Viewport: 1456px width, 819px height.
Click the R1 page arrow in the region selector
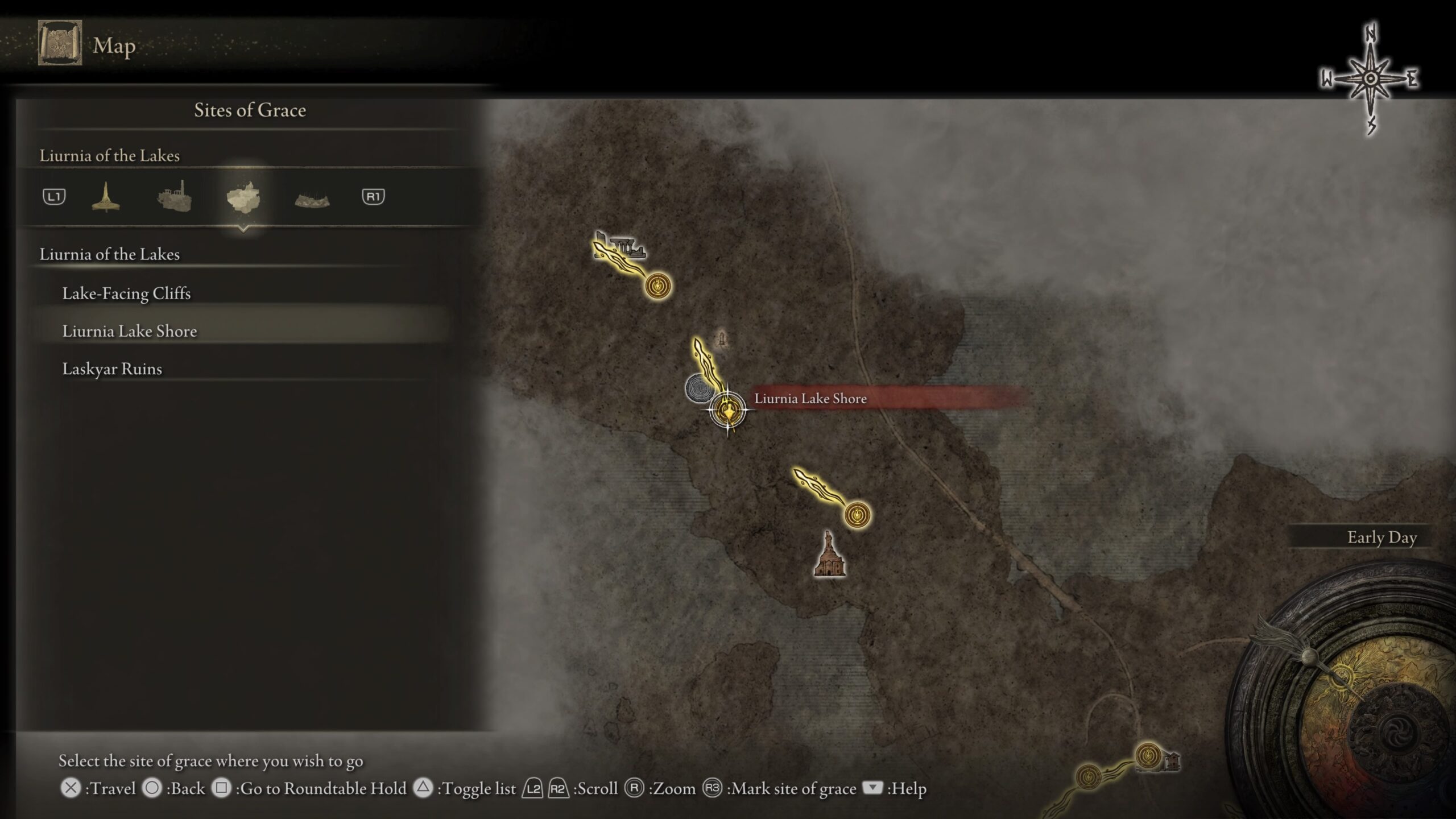(x=374, y=196)
